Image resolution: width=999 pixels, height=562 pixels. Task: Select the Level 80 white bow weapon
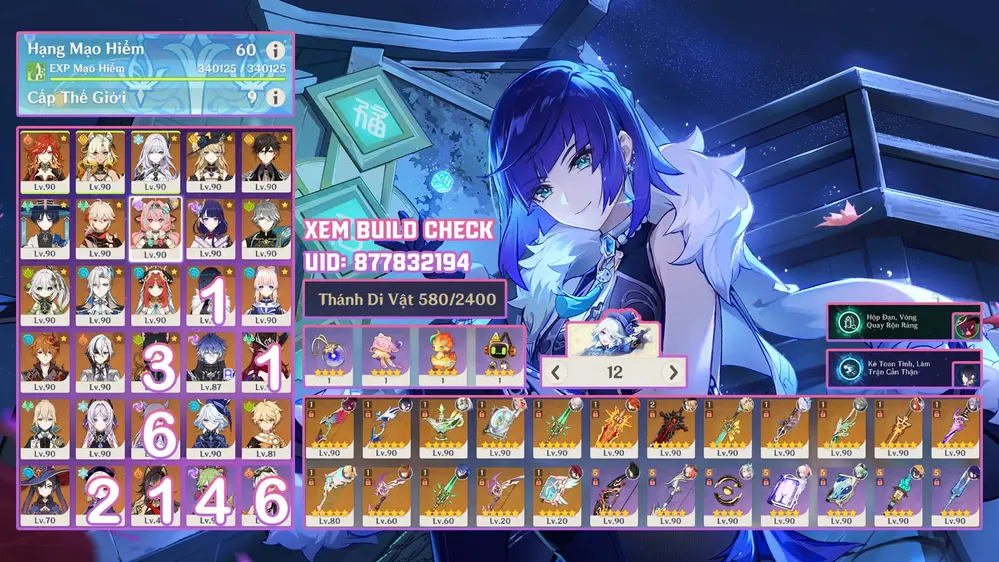[329, 494]
